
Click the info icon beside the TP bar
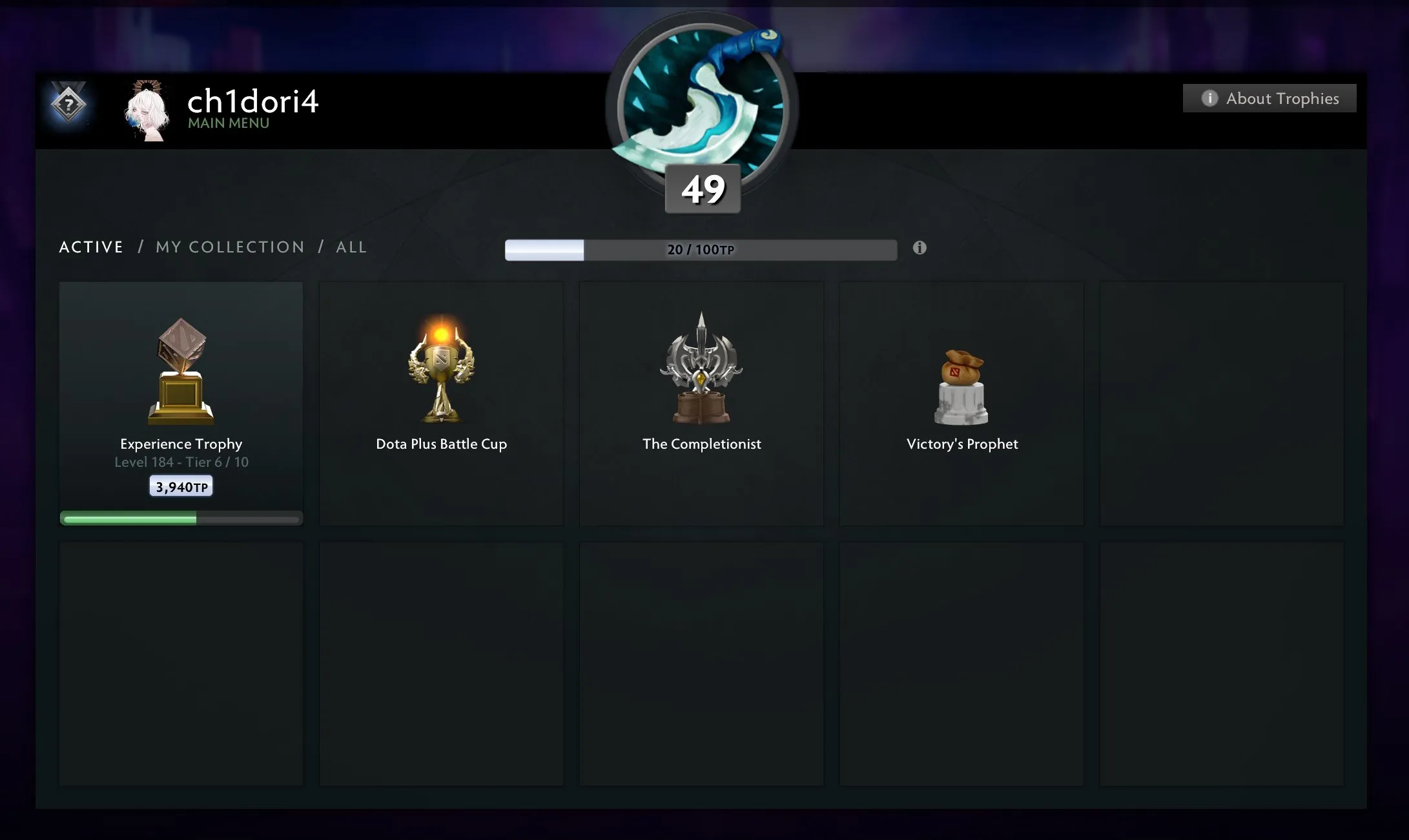[920, 248]
